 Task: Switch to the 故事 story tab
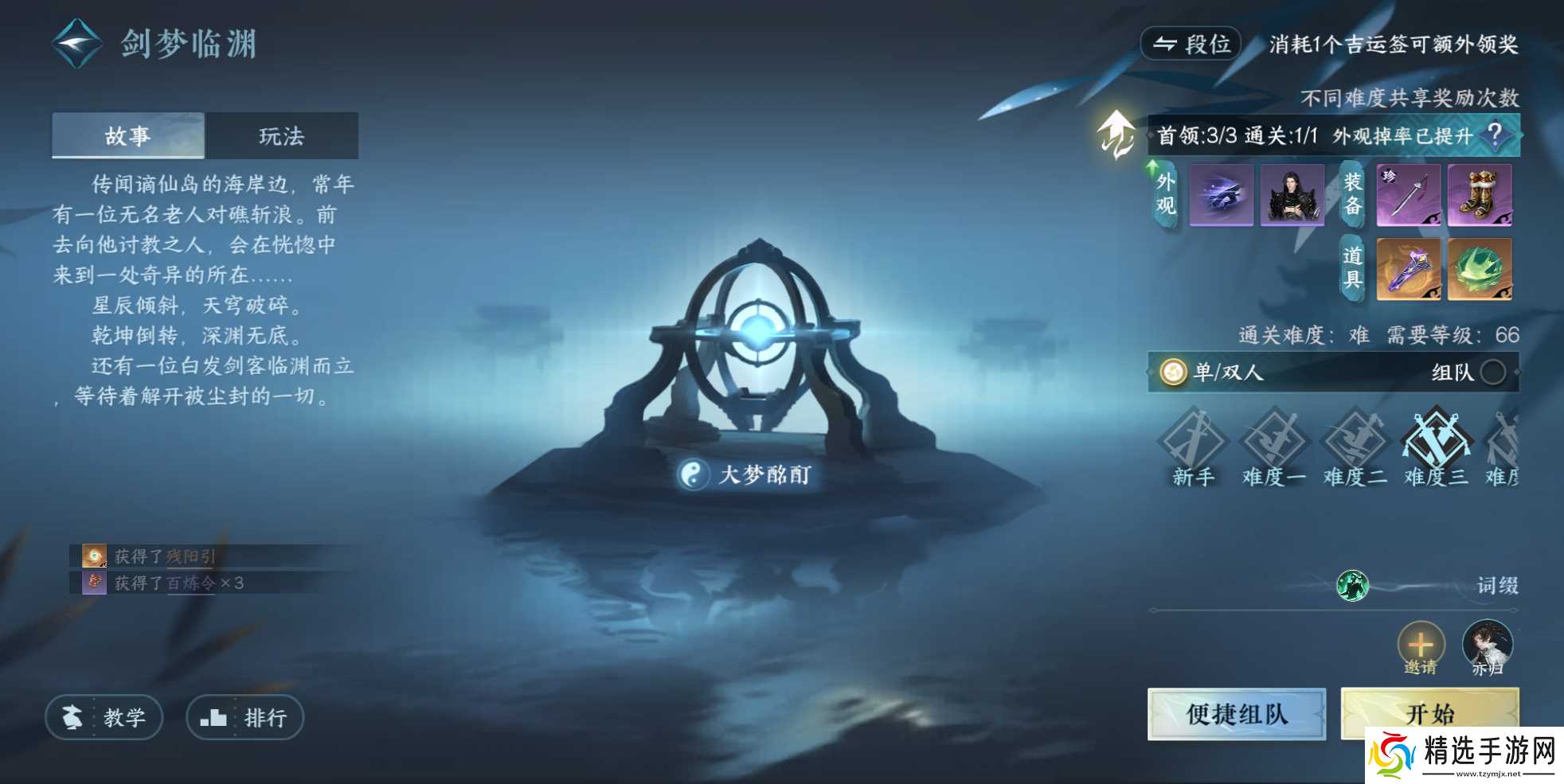[x=129, y=135]
